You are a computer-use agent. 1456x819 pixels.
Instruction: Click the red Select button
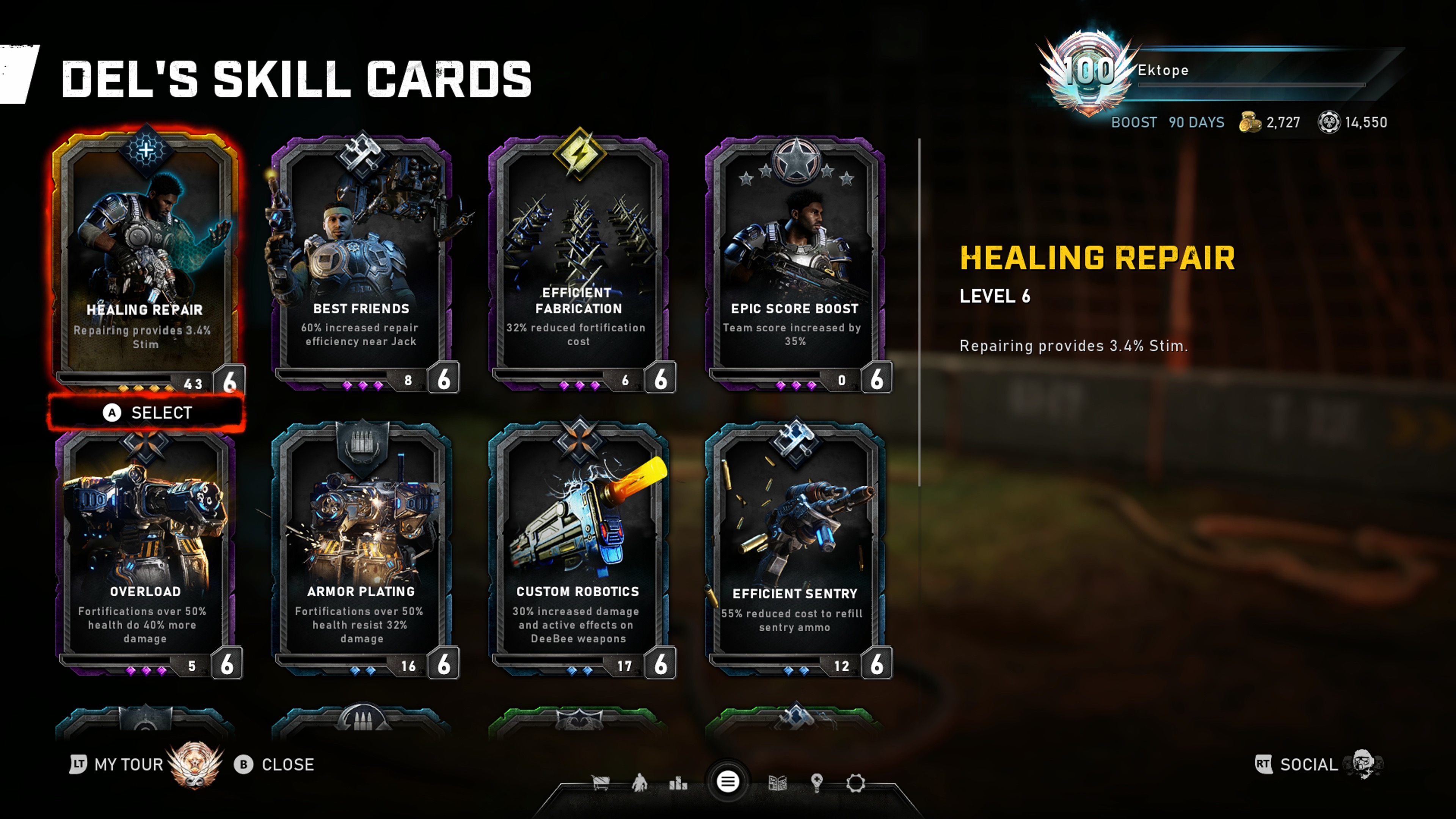pos(147,413)
